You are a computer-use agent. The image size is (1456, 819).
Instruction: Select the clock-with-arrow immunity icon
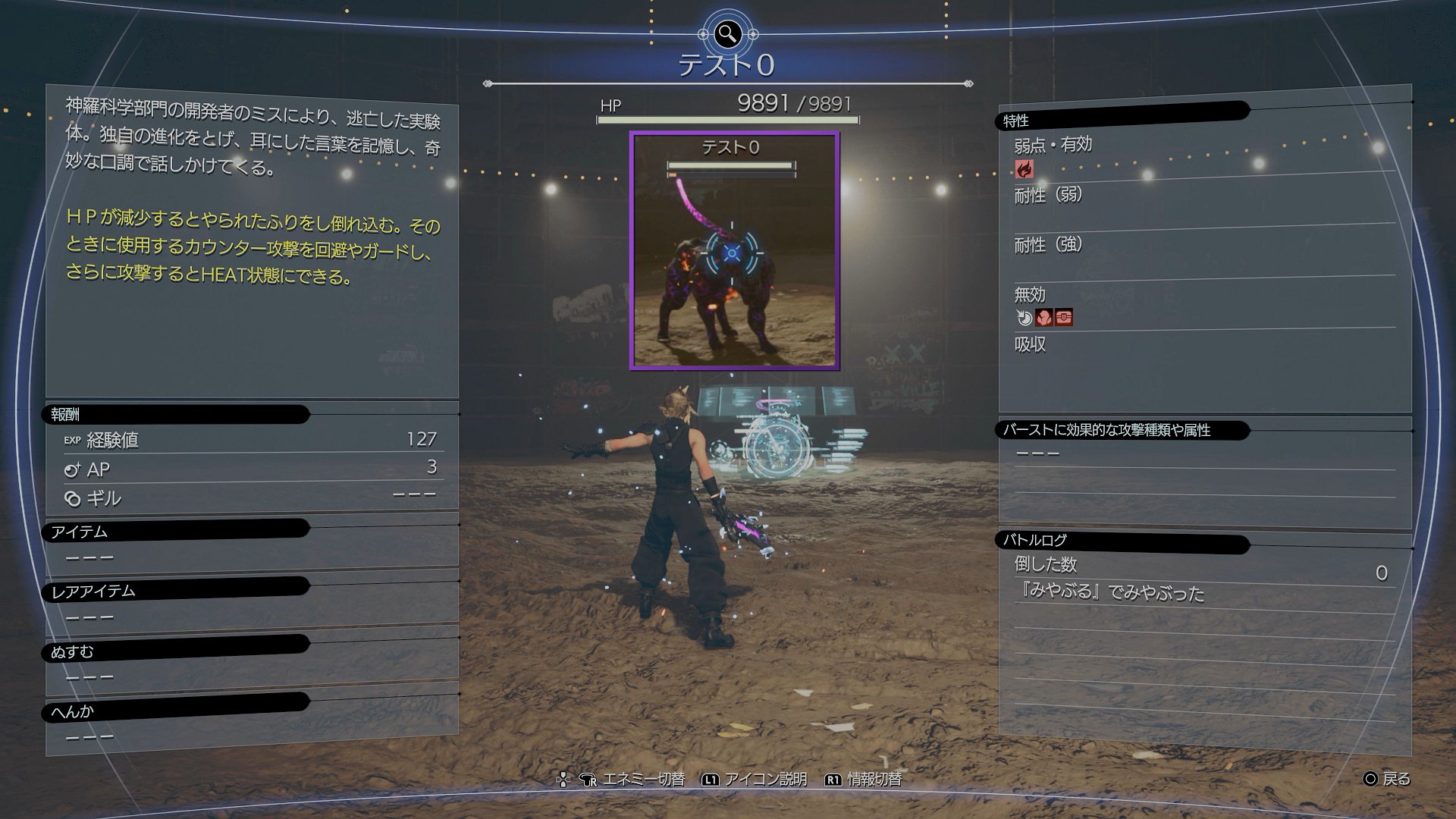click(x=1025, y=318)
